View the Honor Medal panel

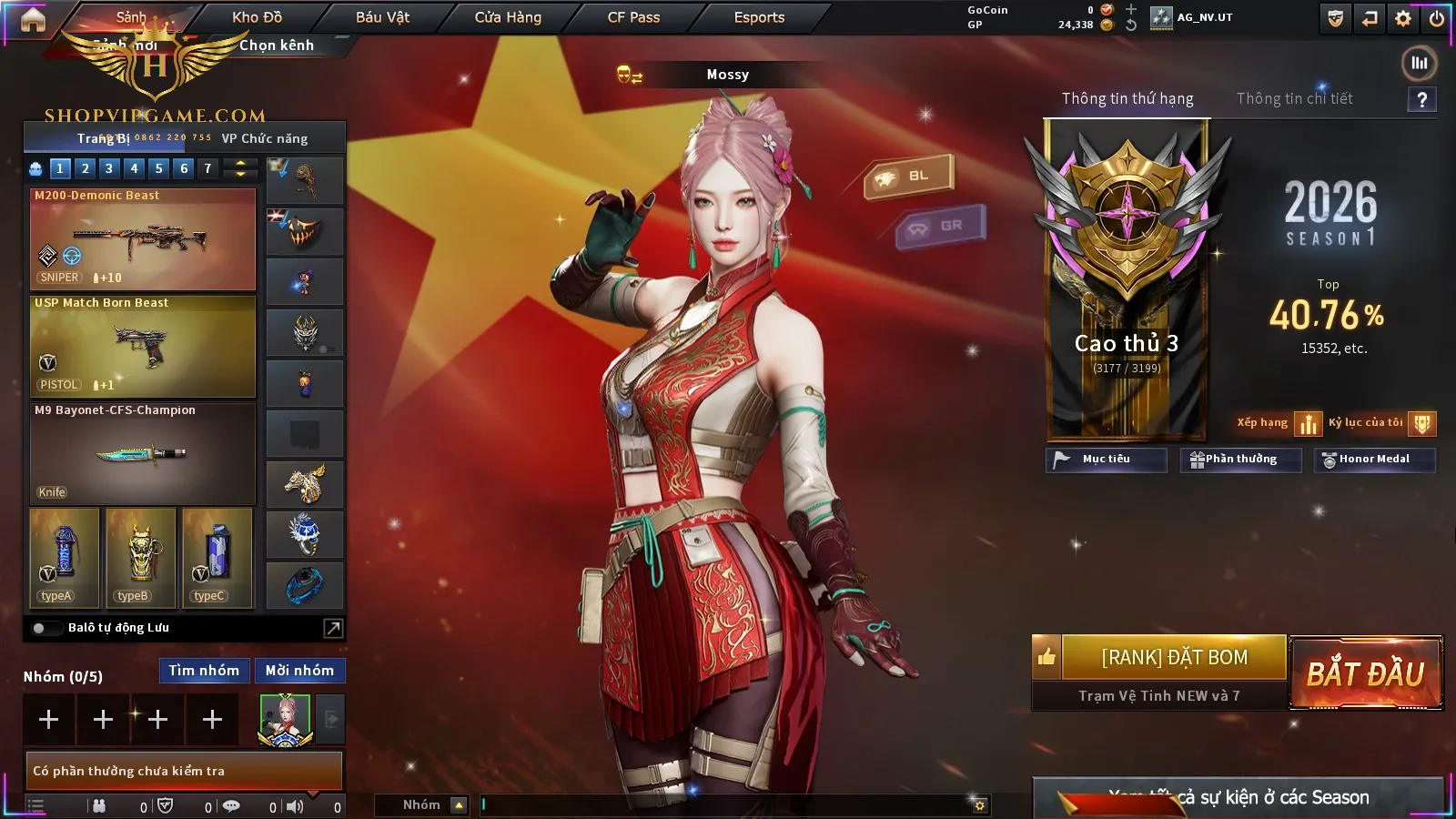click(1374, 460)
